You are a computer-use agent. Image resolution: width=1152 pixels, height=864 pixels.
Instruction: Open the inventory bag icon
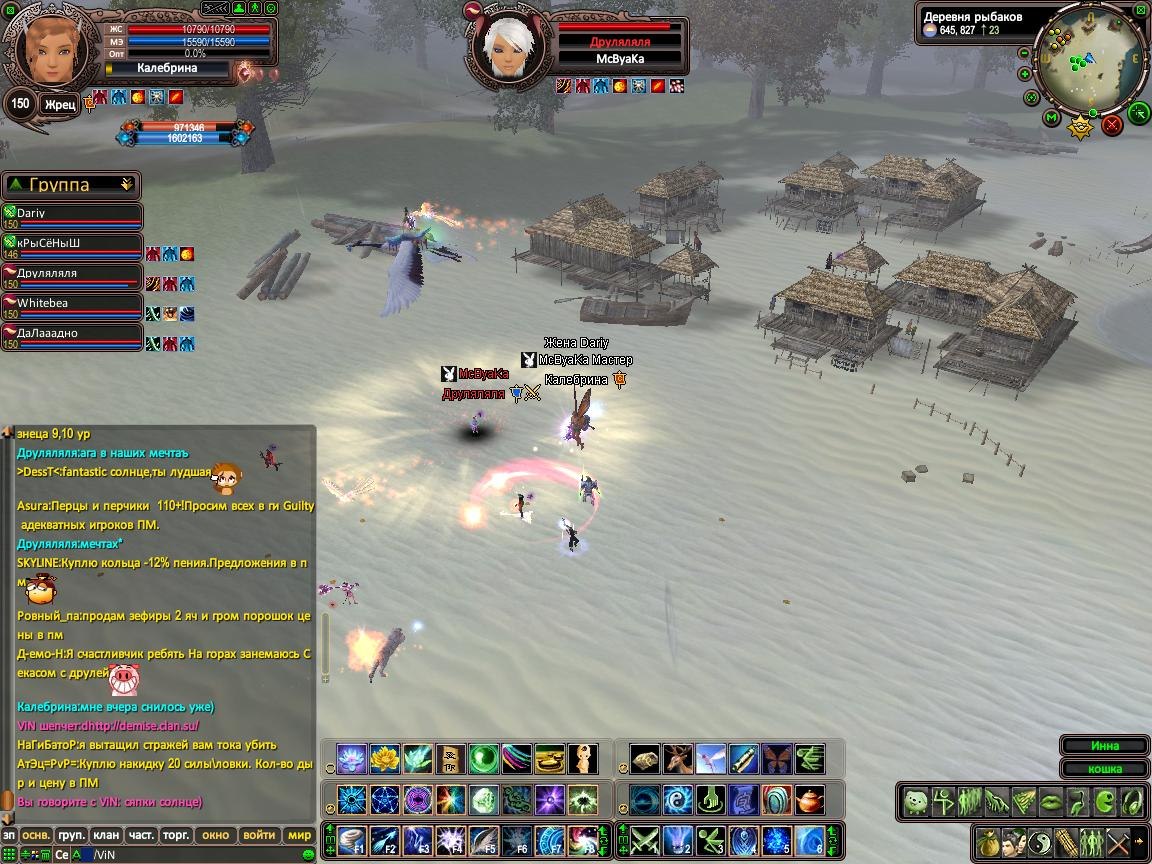tap(987, 841)
